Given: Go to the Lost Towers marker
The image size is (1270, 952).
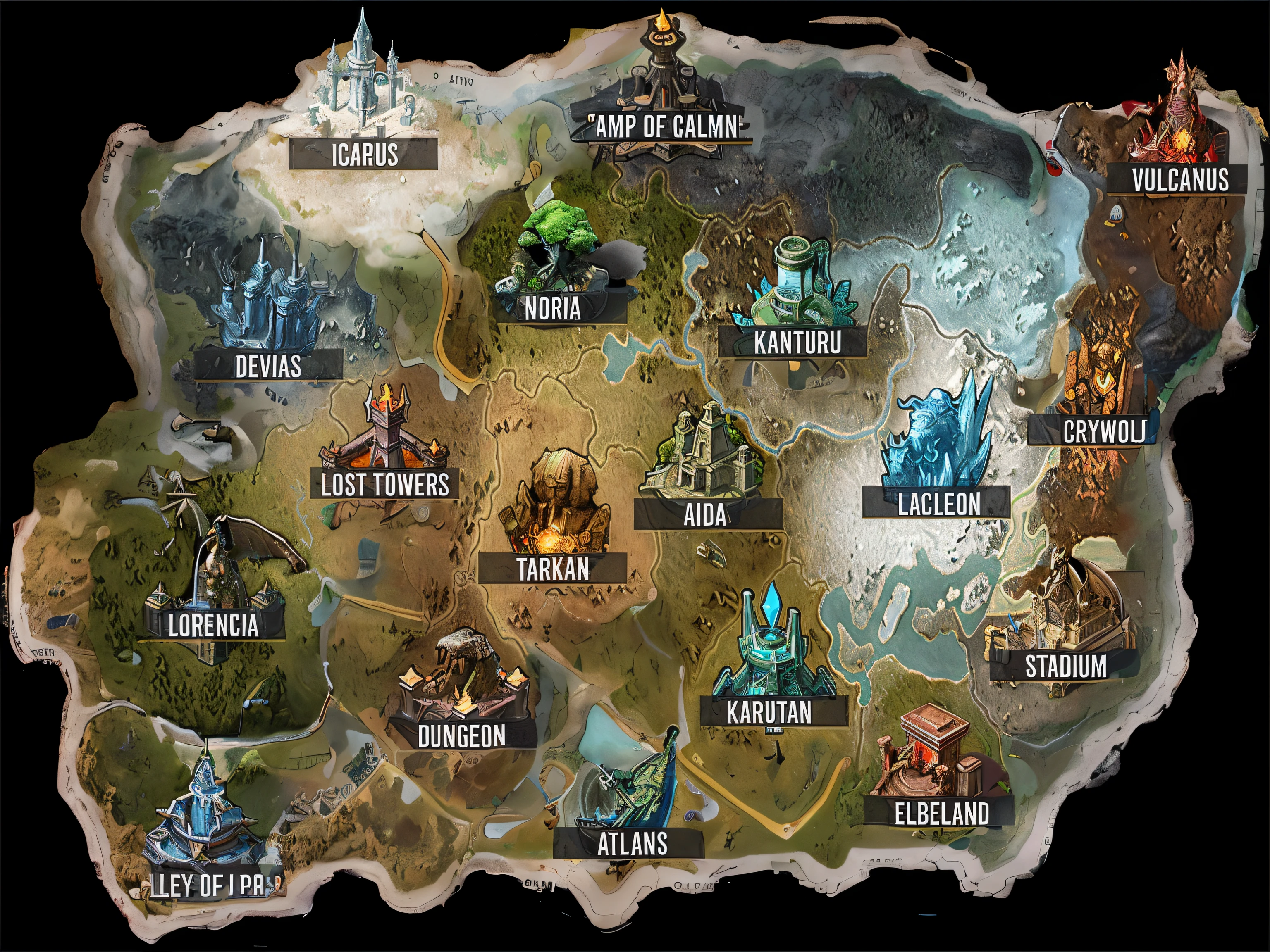Looking at the screenshot, I should point(384,484).
